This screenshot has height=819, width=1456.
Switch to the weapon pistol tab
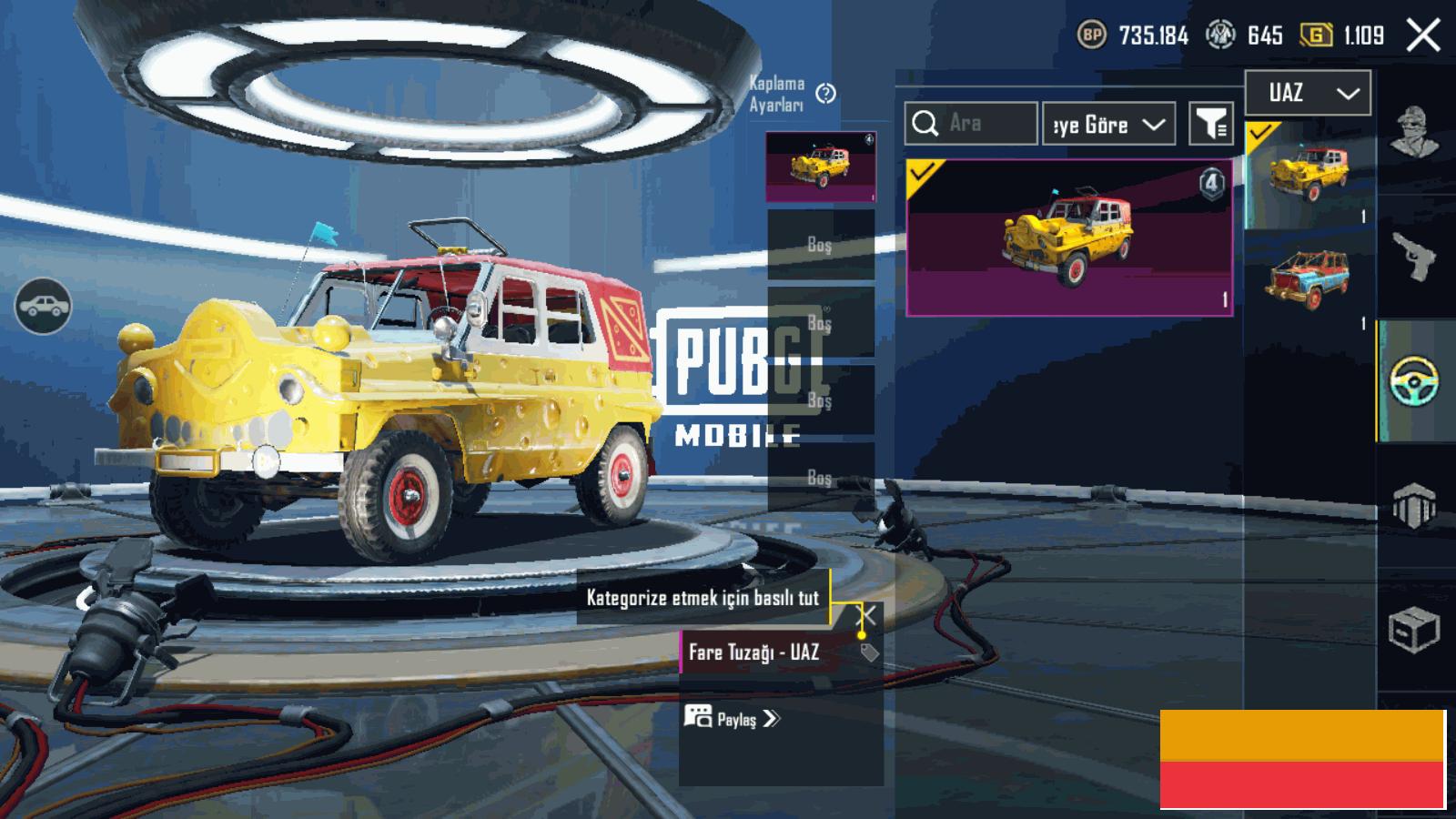pyautogui.click(x=1413, y=257)
